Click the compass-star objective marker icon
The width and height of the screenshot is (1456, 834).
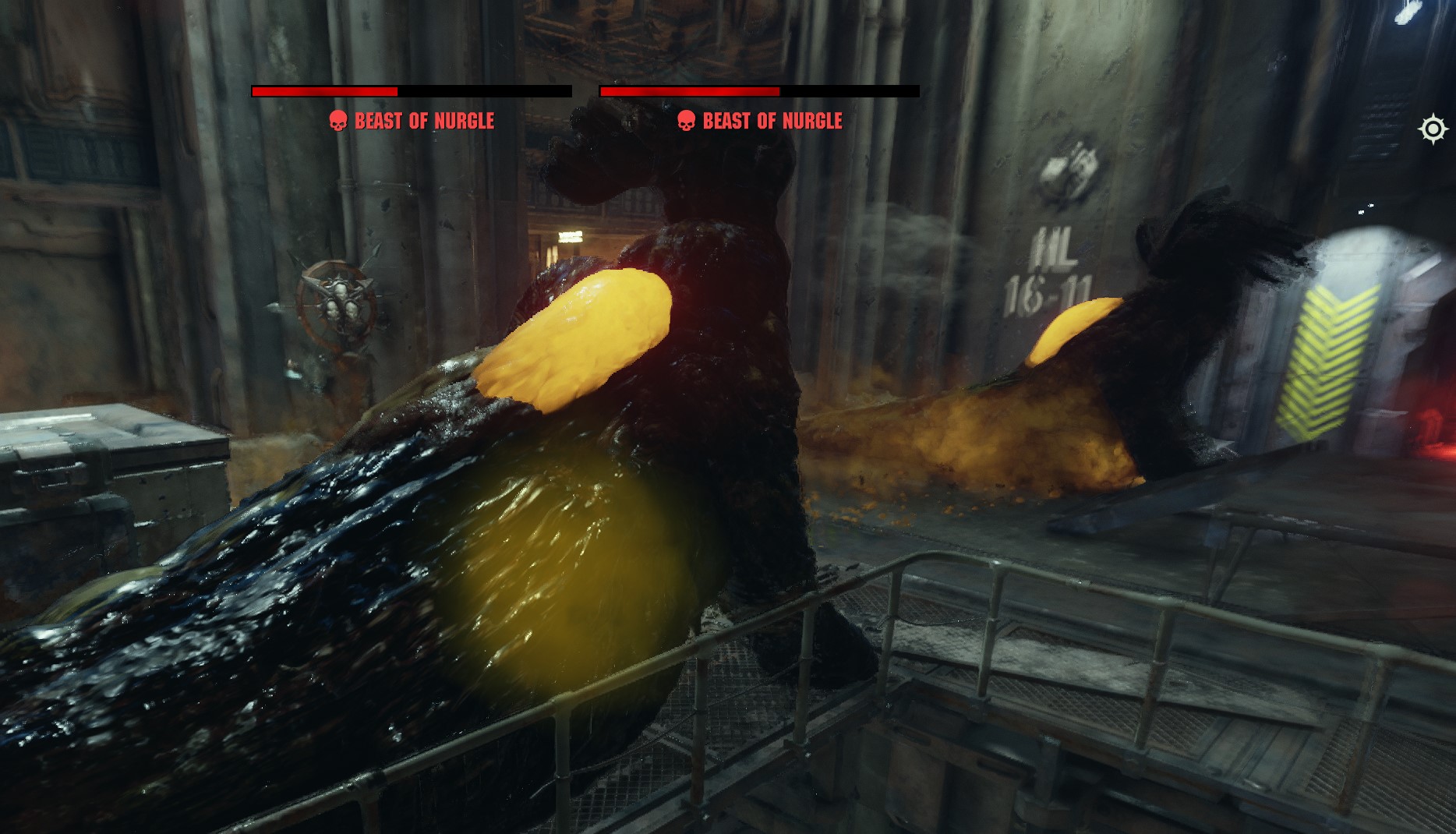click(1433, 129)
